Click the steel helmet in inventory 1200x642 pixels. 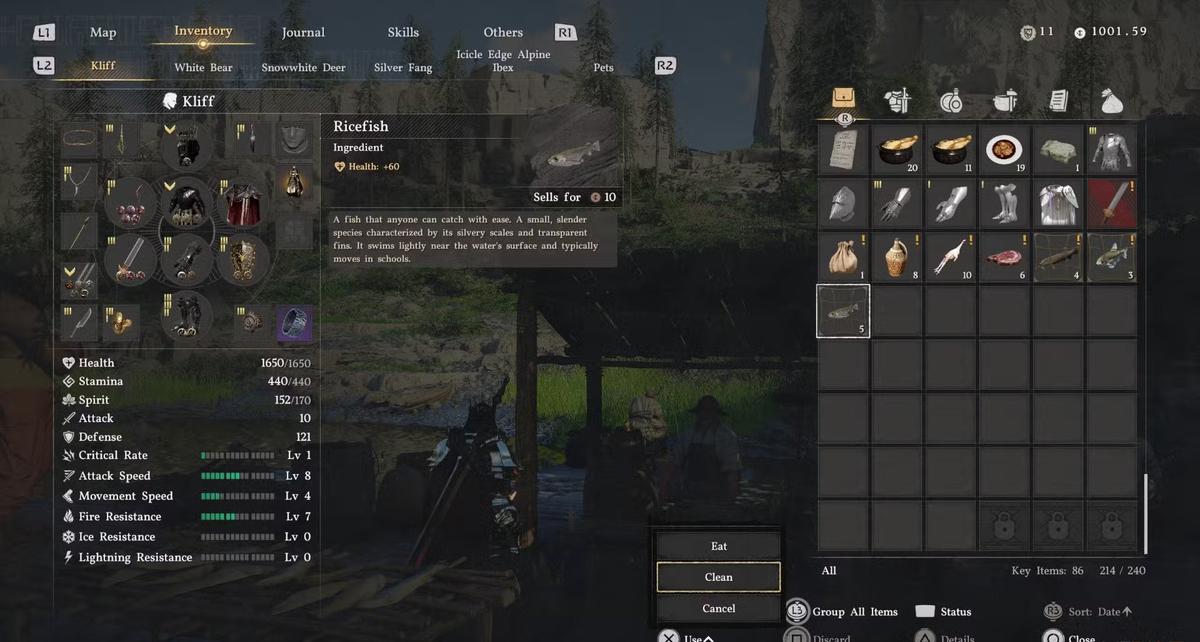(x=843, y=204)
